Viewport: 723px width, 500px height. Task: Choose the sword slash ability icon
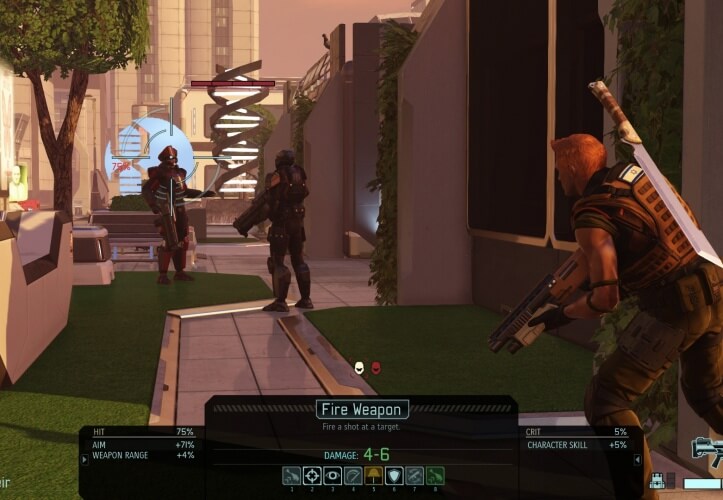pyautogui.click(x=353, y=476)
